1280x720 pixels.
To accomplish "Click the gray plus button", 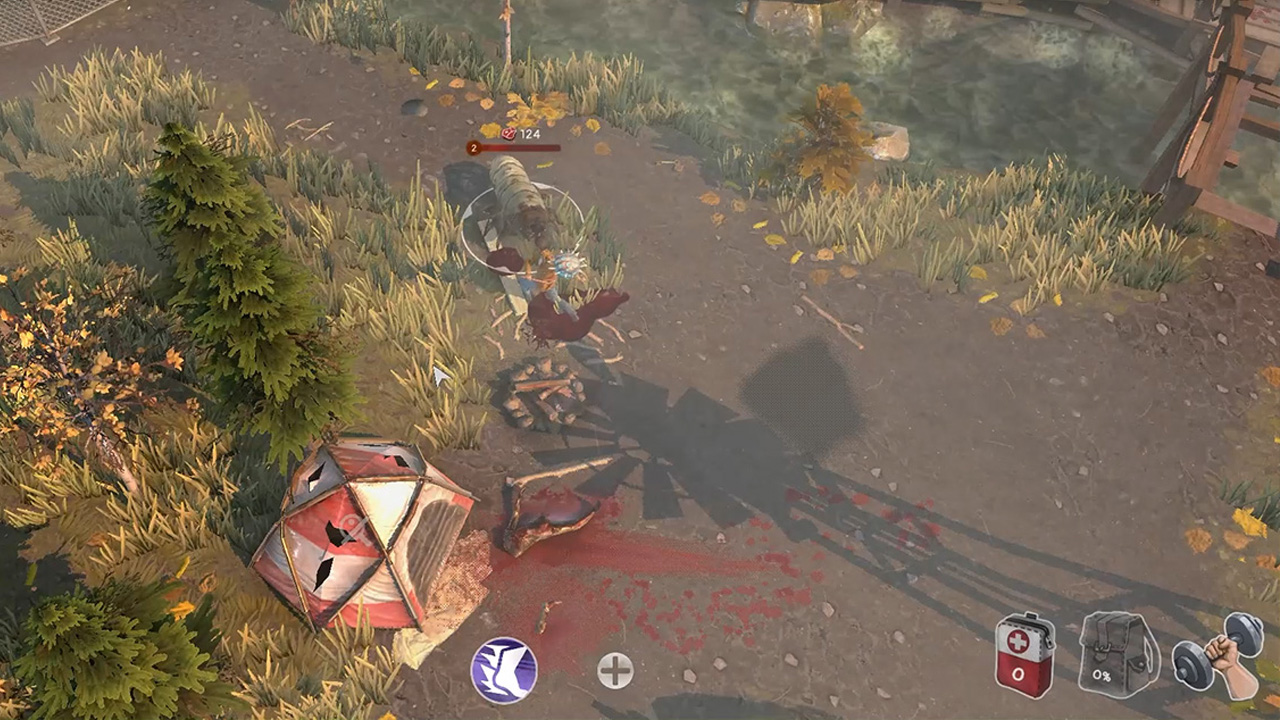I will coord(615,671).
